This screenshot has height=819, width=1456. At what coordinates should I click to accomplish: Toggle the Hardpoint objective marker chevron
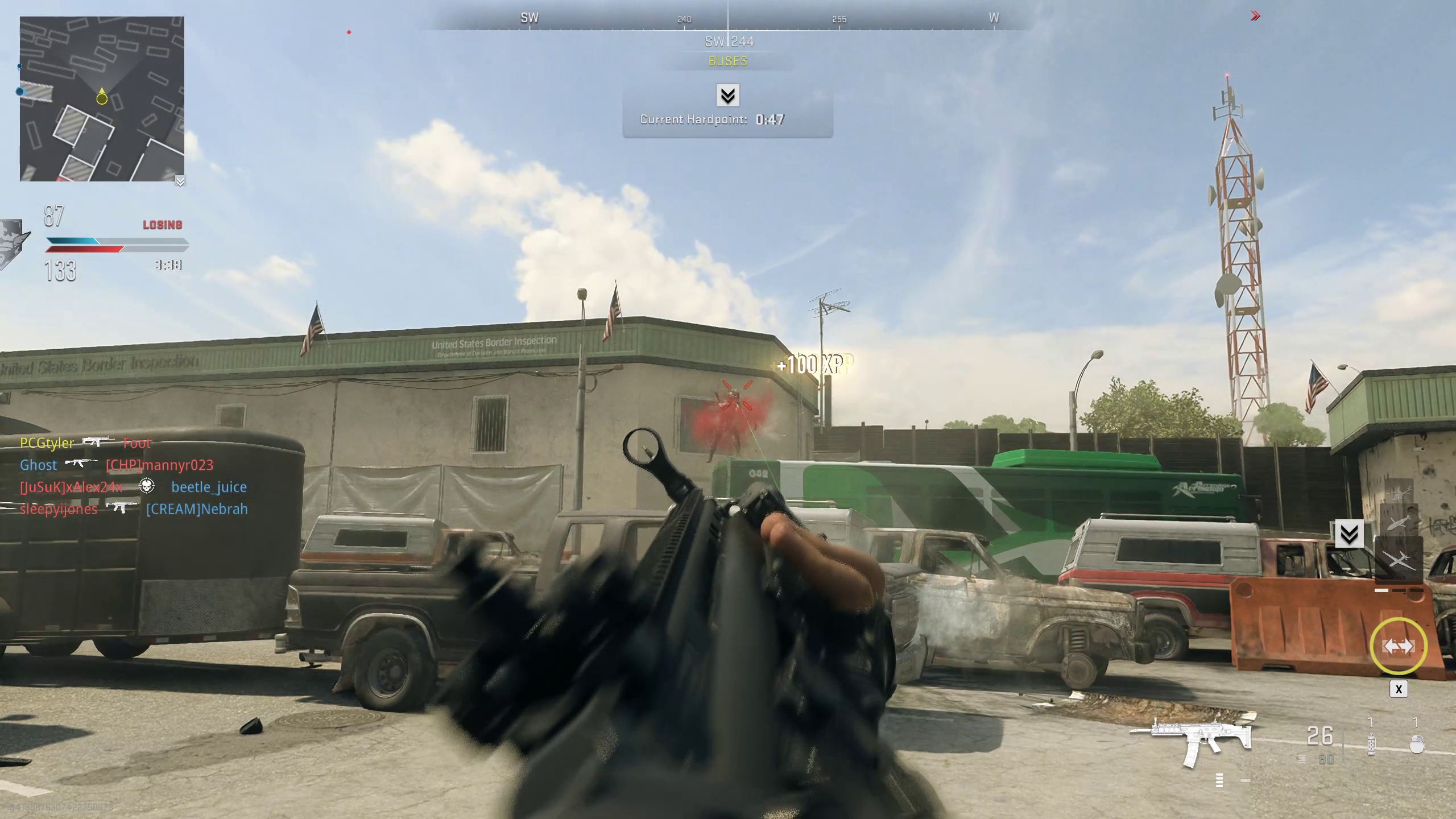pos(728,97)
